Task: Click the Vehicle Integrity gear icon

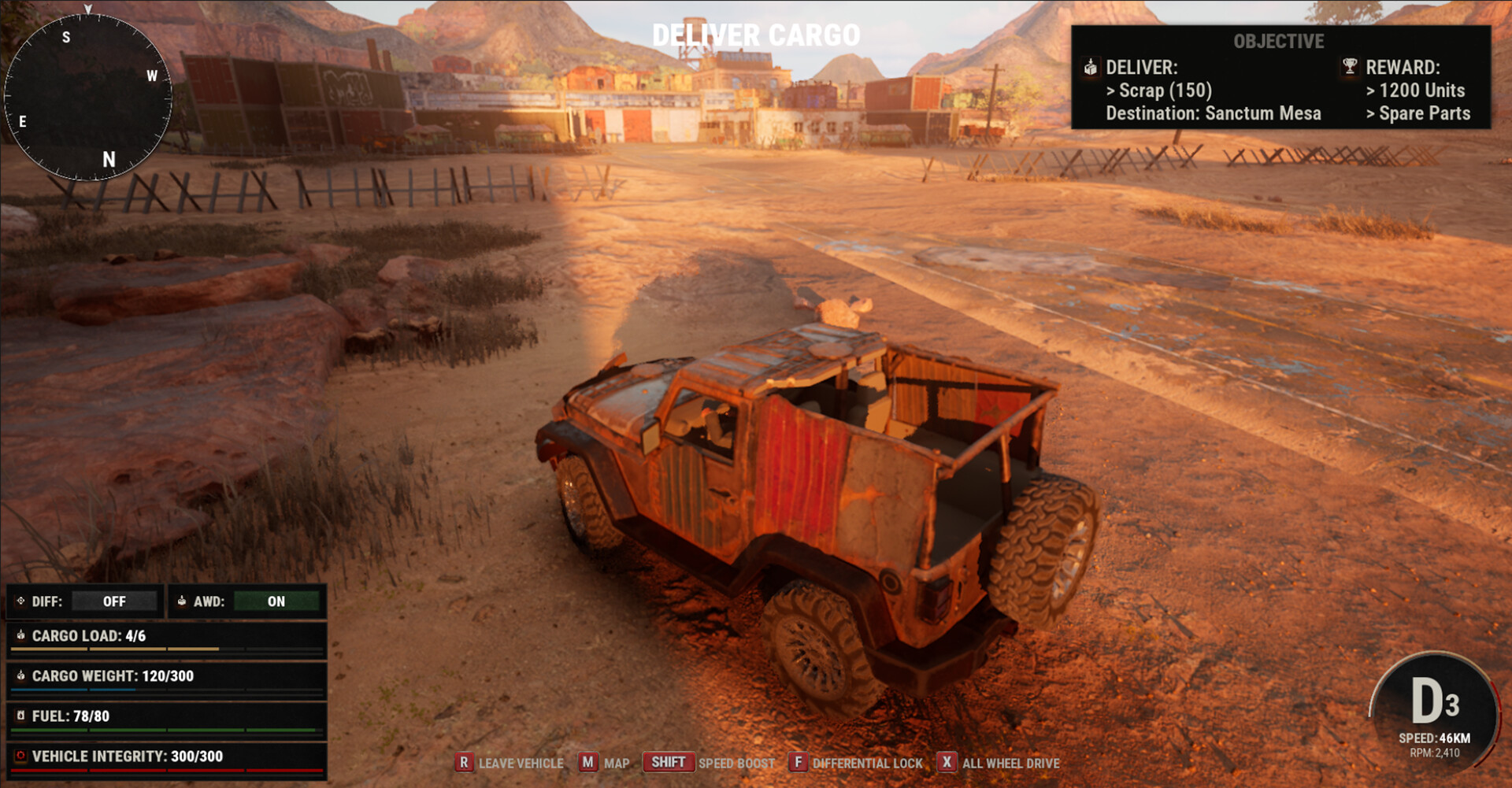Action: (21, 755)
